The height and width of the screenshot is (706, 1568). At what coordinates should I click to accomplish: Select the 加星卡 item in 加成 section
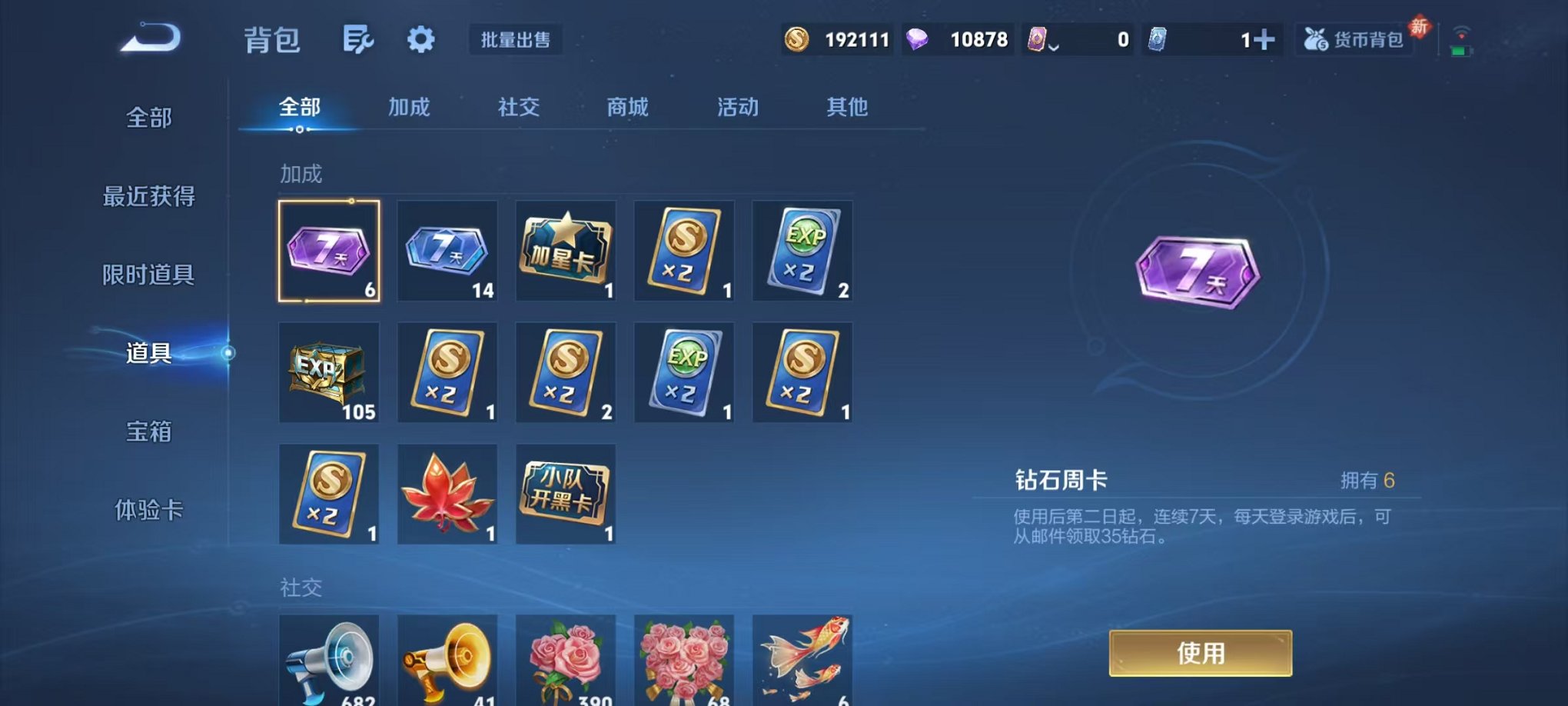[x=565, y=251]
